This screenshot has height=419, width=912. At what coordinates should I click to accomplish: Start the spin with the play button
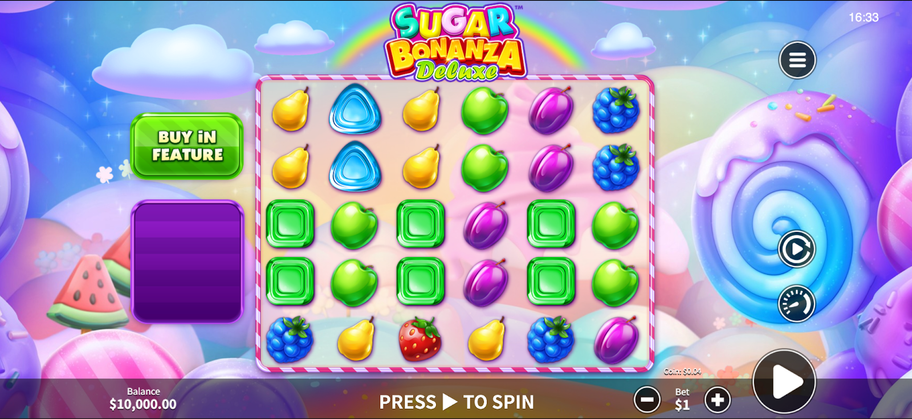coord(784,381)
